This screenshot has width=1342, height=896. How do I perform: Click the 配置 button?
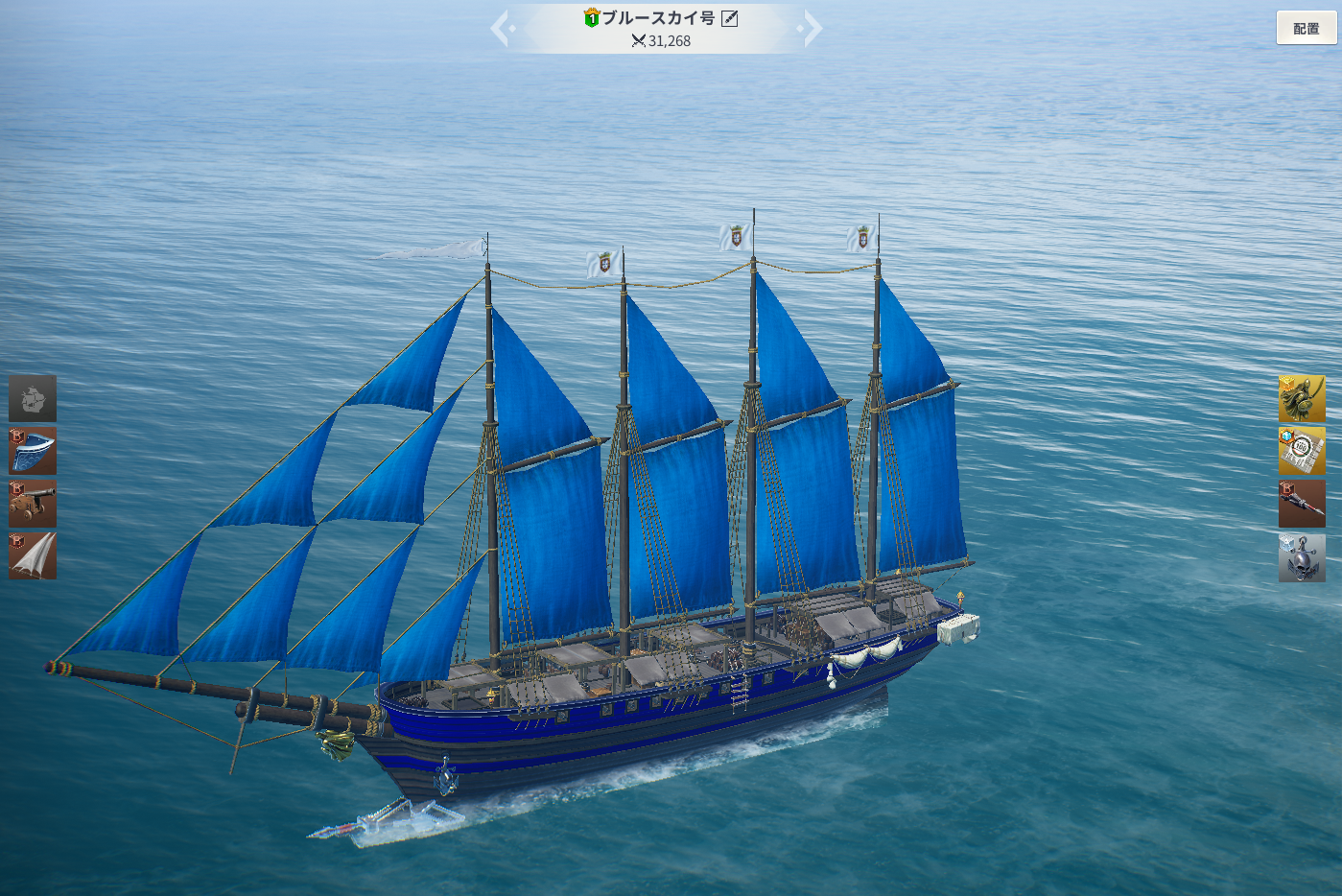(1306, 29)
